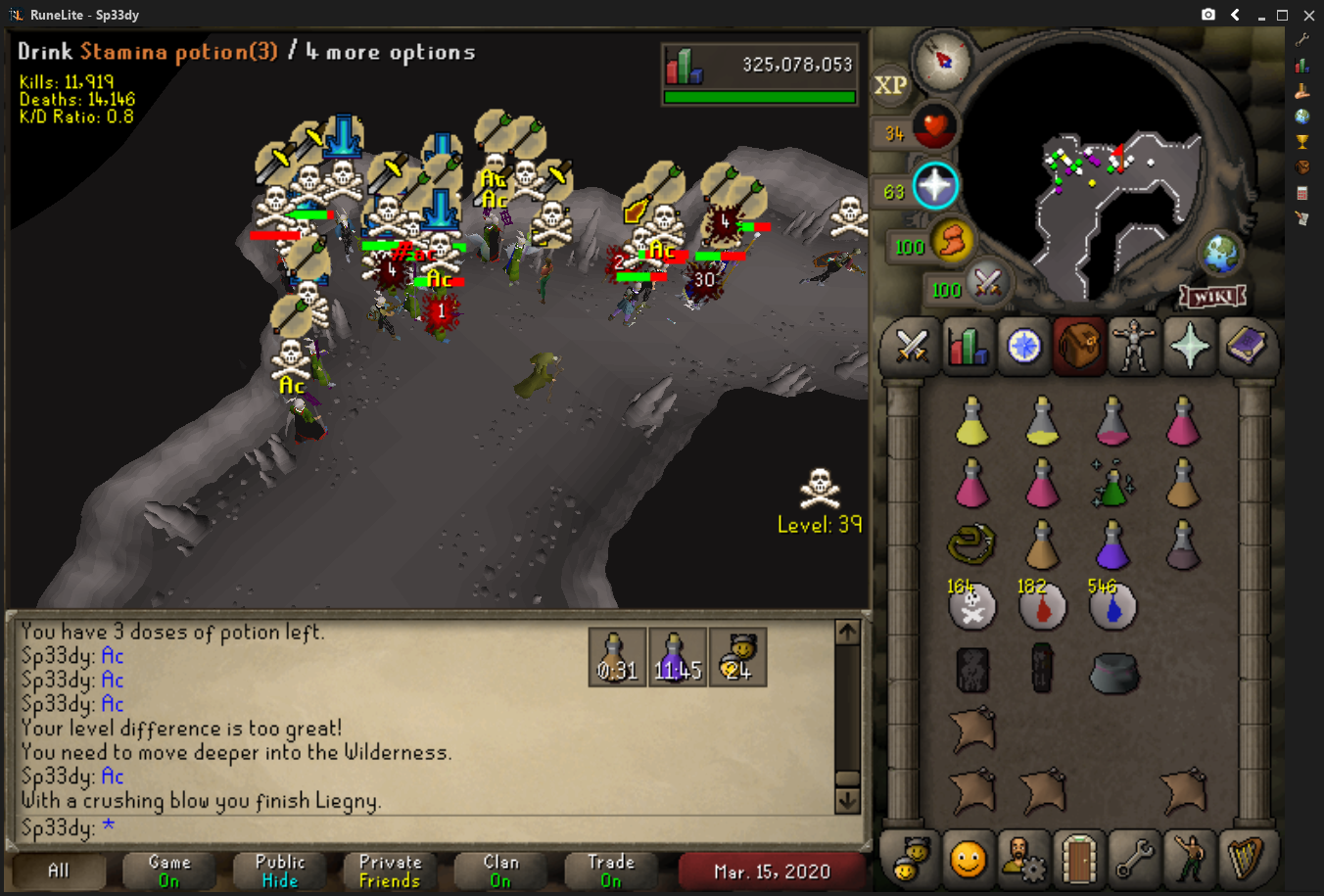The image size is (1324, 896).
Task: Open the Prayer tab
Action: click(x=1190, y=346)
